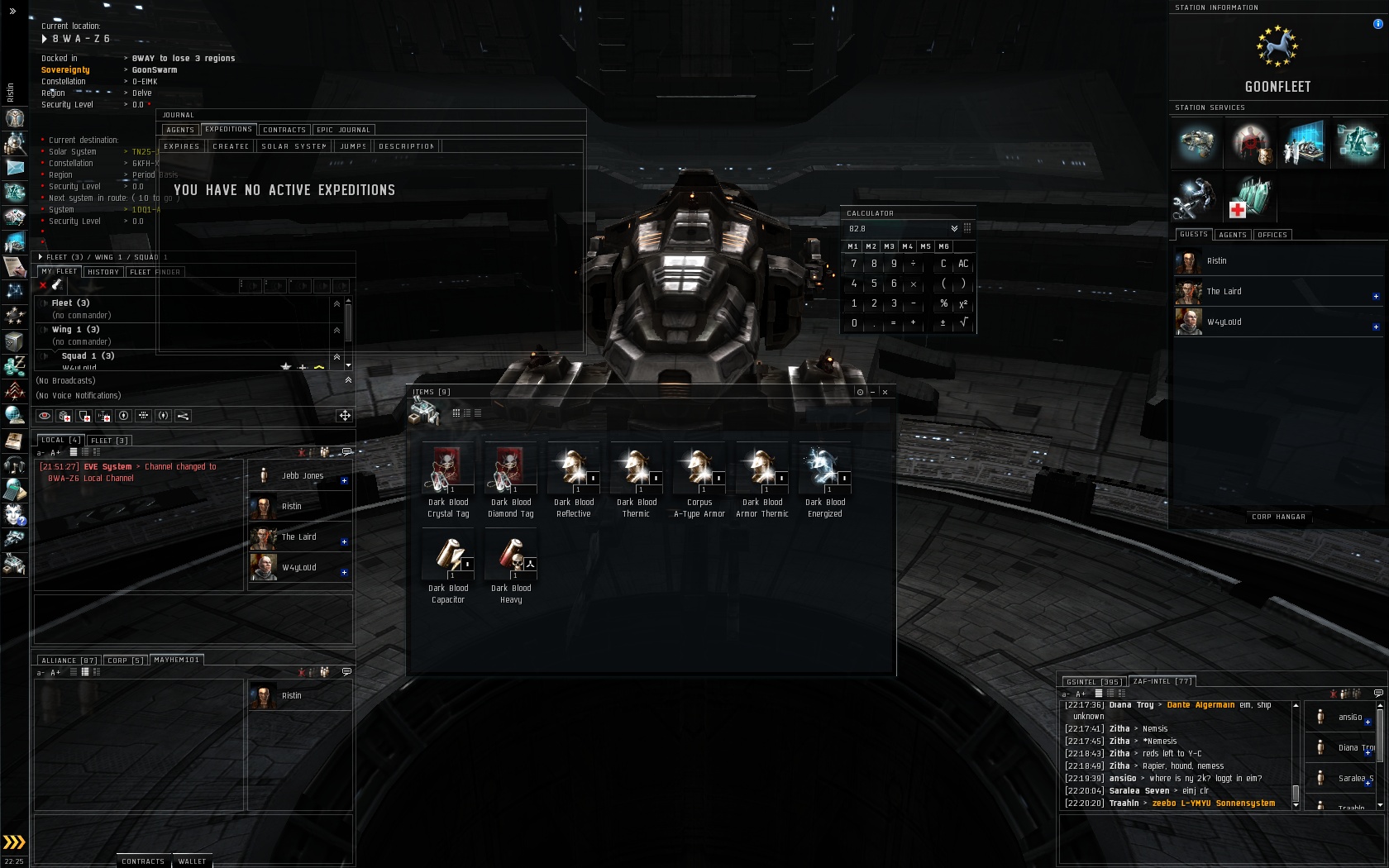This screenshot has width=1389, height=868.
Task: Close the Items window
Action: click(885, 392)
